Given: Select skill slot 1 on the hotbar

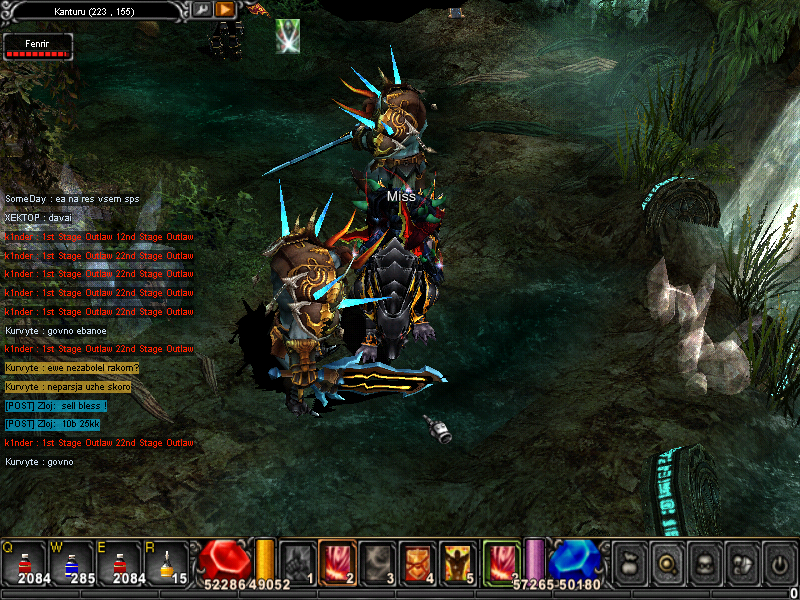Looking at the screenshot, I should click(296, 560).
